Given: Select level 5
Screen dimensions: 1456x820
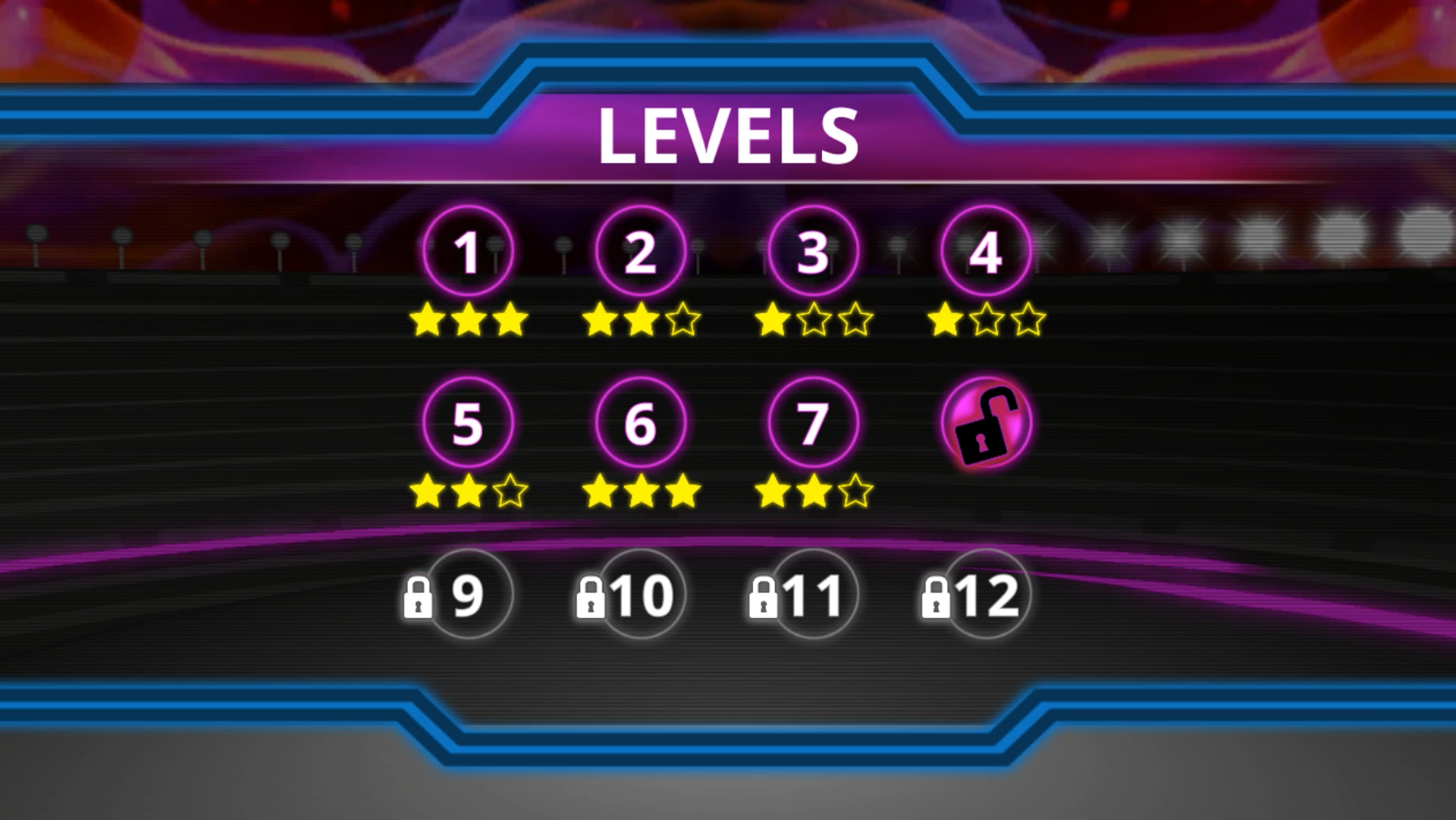Looking at the screenshot, I should (469, 423).
